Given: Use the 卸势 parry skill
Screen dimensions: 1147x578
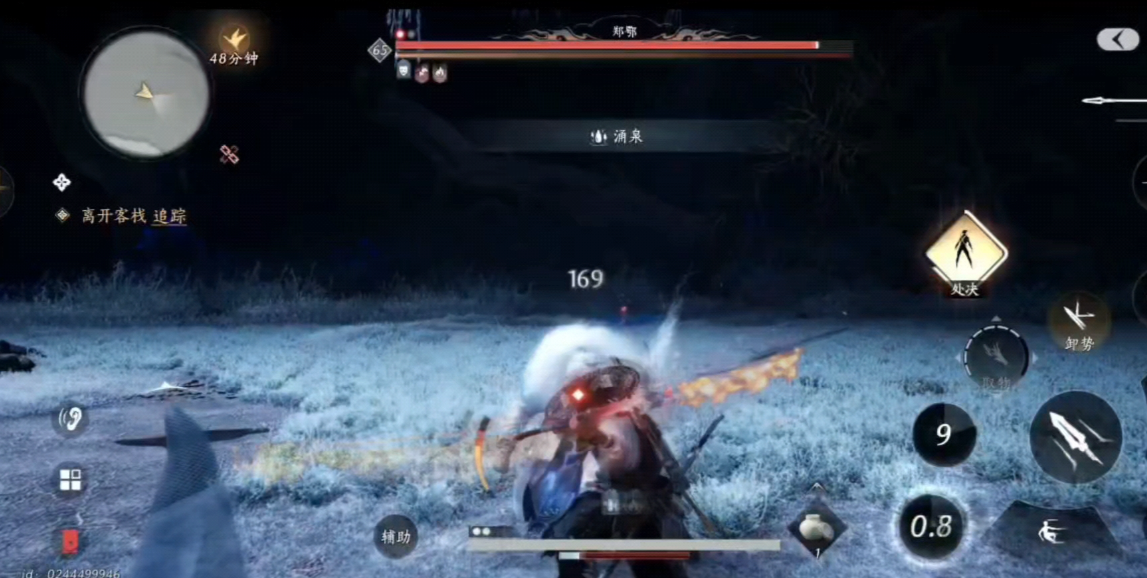Looking at the screenshot, I should tap(1078, 320).
